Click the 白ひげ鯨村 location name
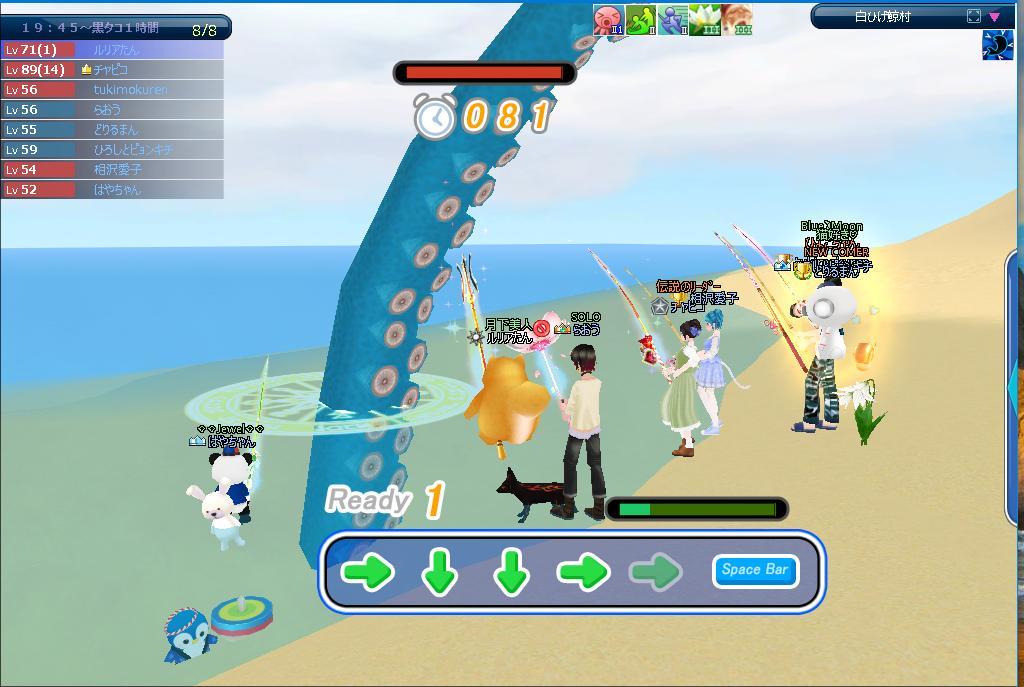The height and width of the screenshot is (687, 1024). pyautogui.click(x=882, y=16)
